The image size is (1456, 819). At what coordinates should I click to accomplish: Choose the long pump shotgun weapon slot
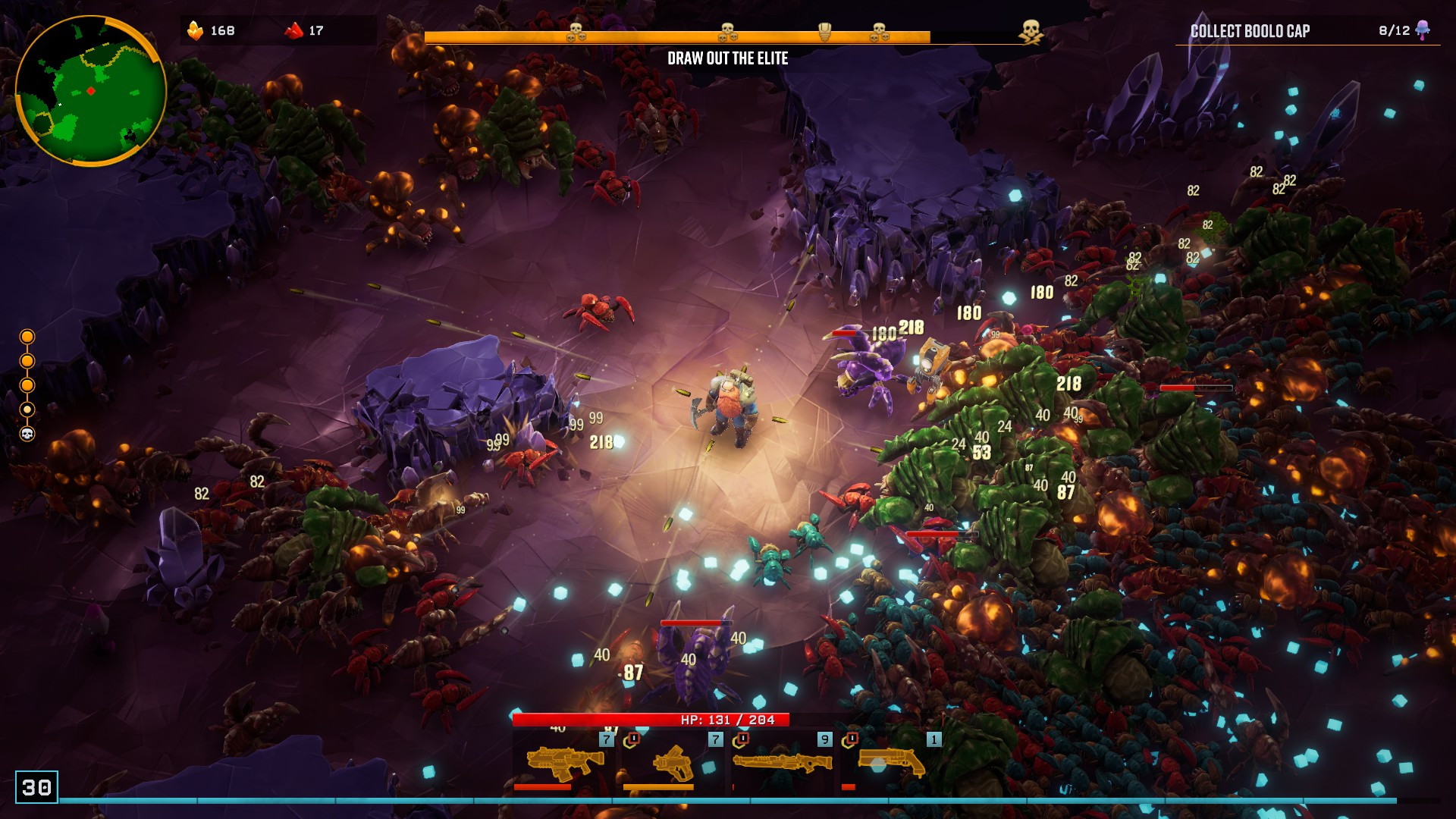click(x=783, y=762)
